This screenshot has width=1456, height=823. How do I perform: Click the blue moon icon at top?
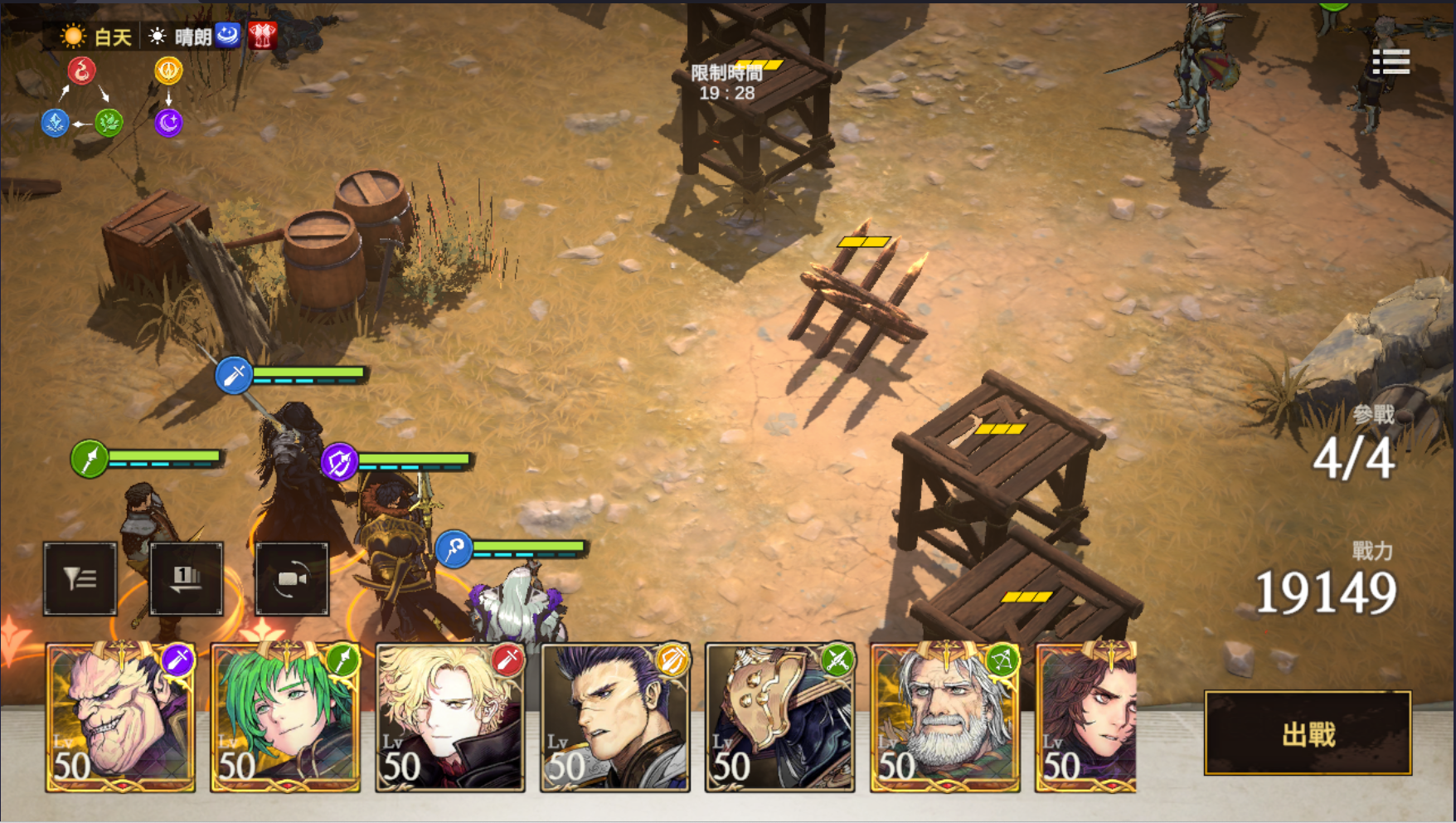[x=227, y=35]
